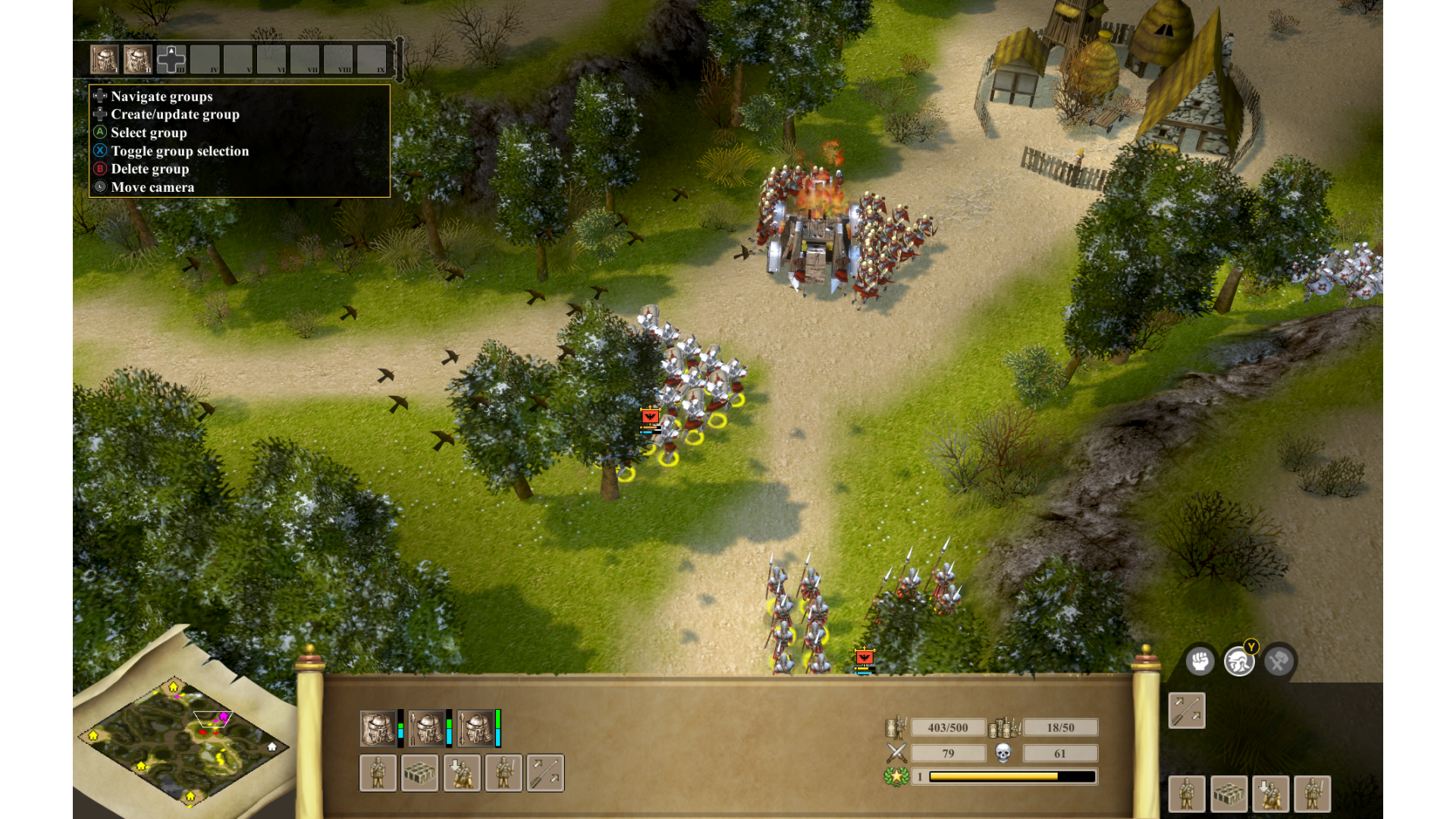Open the Roman helmet tab
This screenshot has width=1456, height=819.
(x=1239, y=662)
